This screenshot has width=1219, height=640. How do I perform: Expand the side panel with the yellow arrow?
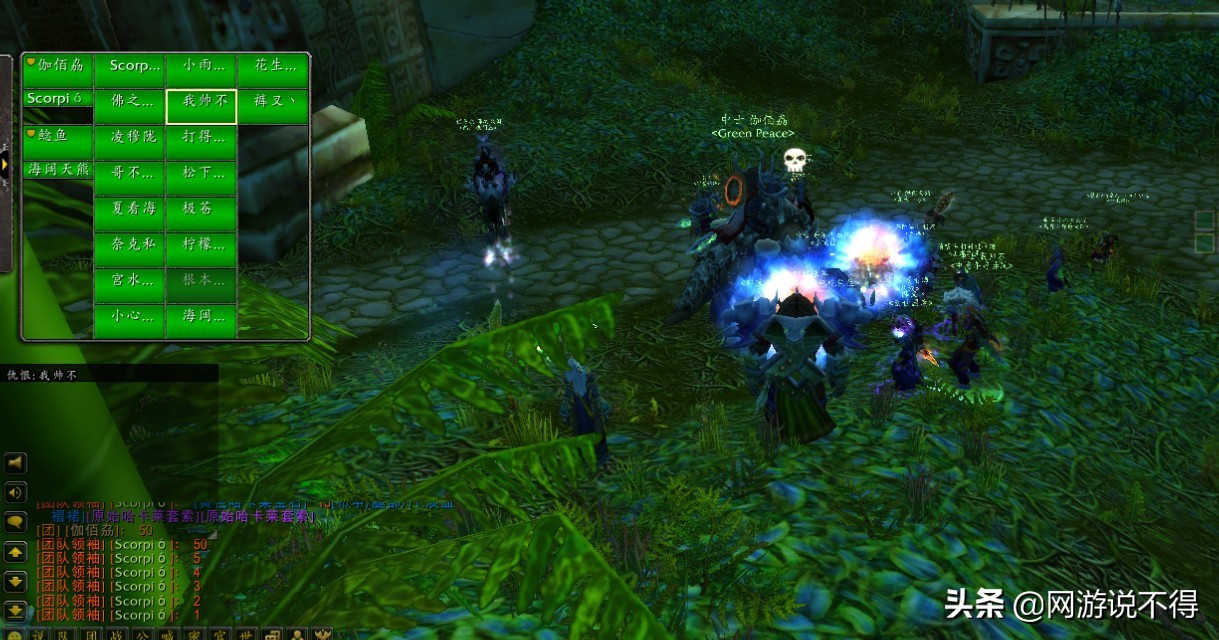point(5,164)
